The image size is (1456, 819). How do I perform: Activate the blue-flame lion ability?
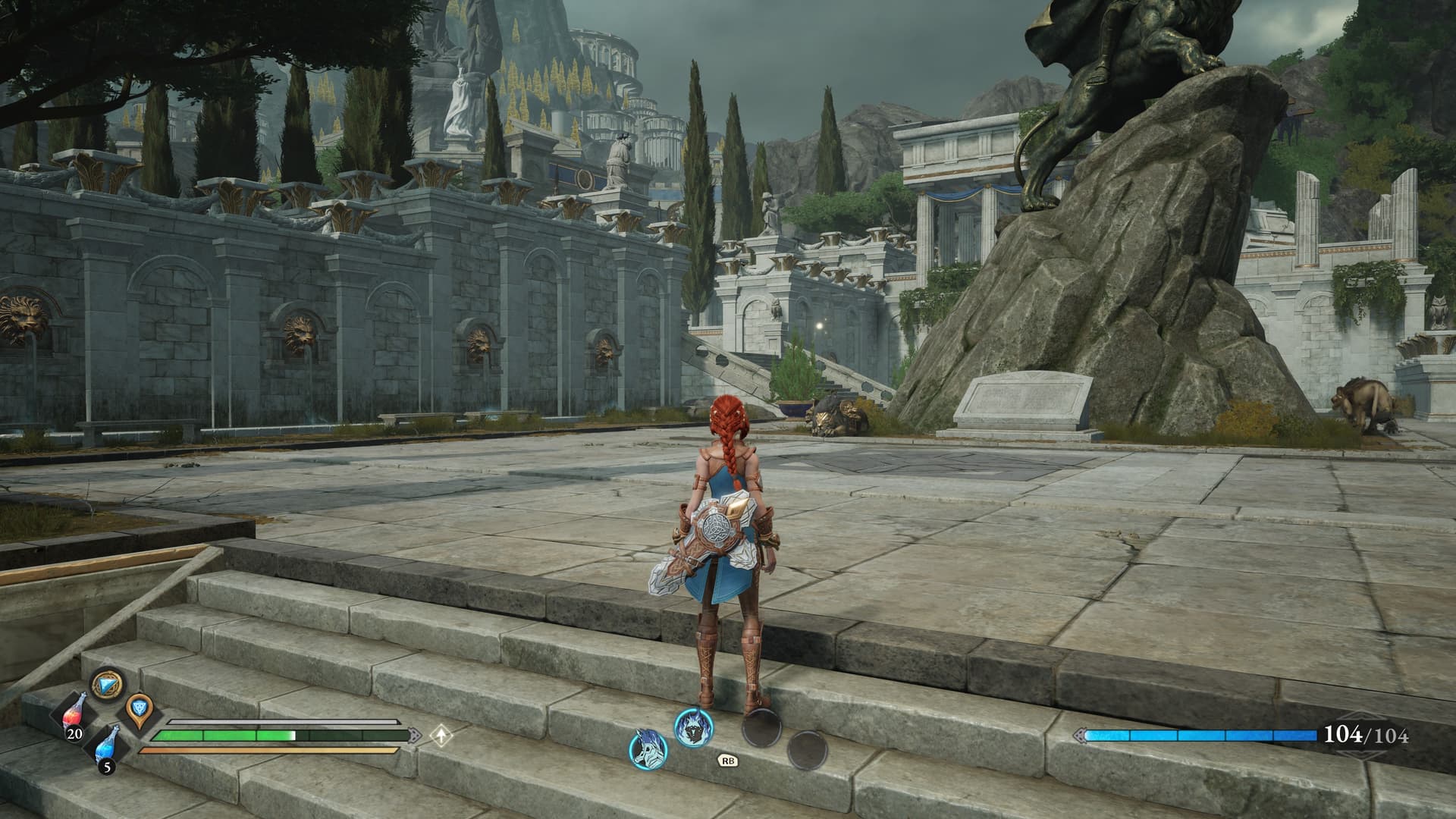(695, 726)
